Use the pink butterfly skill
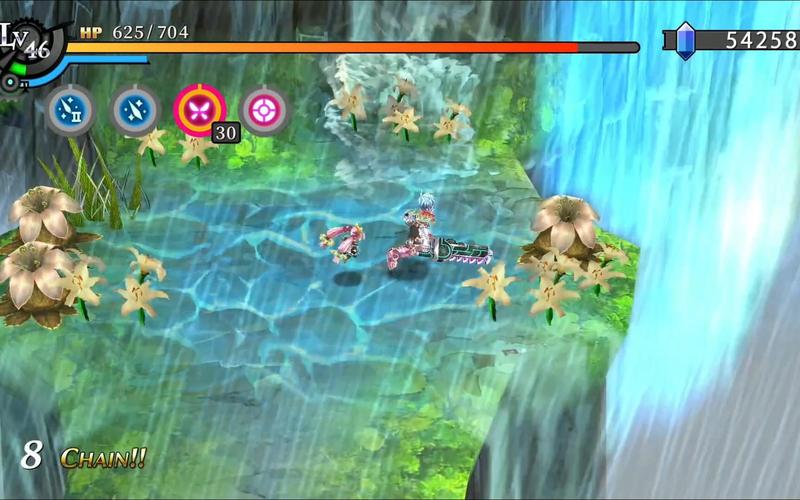Screen dimensions: 800x500 [199, 109]
